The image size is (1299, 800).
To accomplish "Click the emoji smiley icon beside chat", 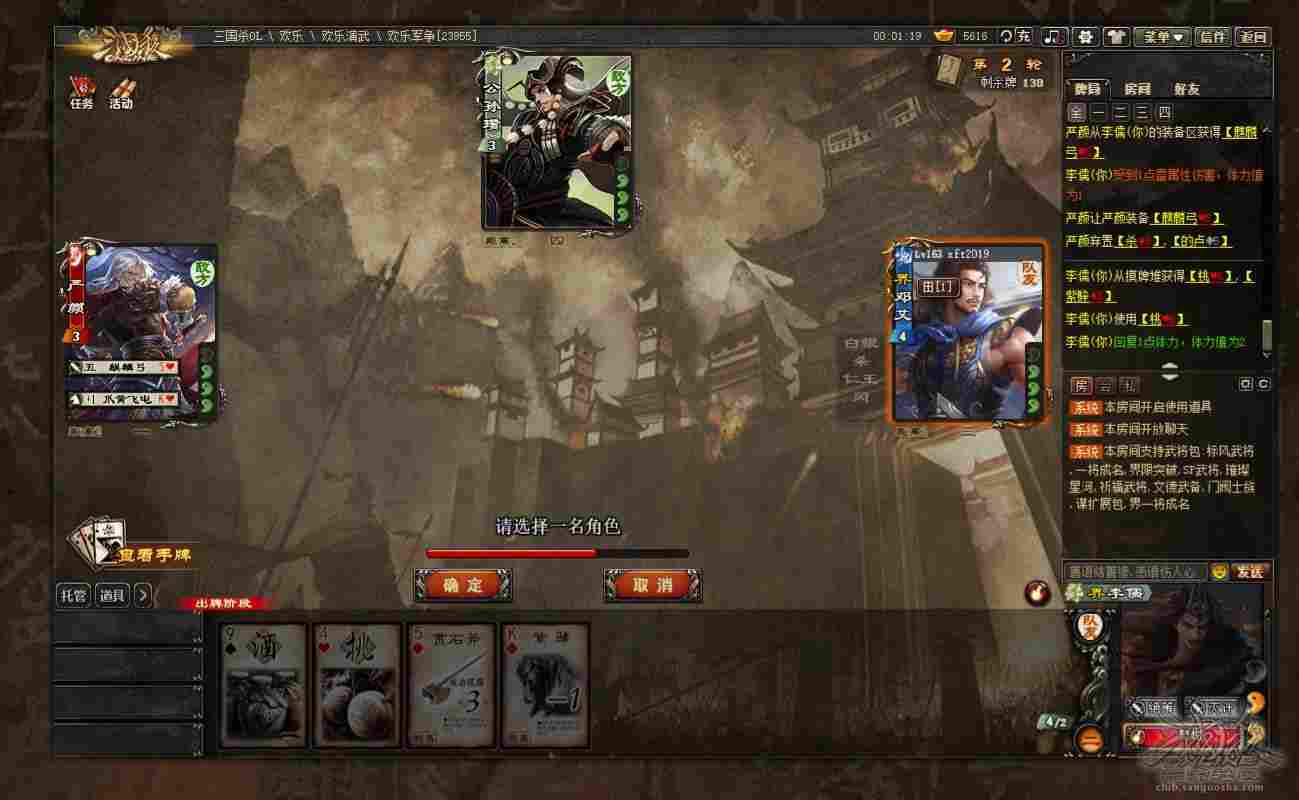I will tap(1219, 572).
